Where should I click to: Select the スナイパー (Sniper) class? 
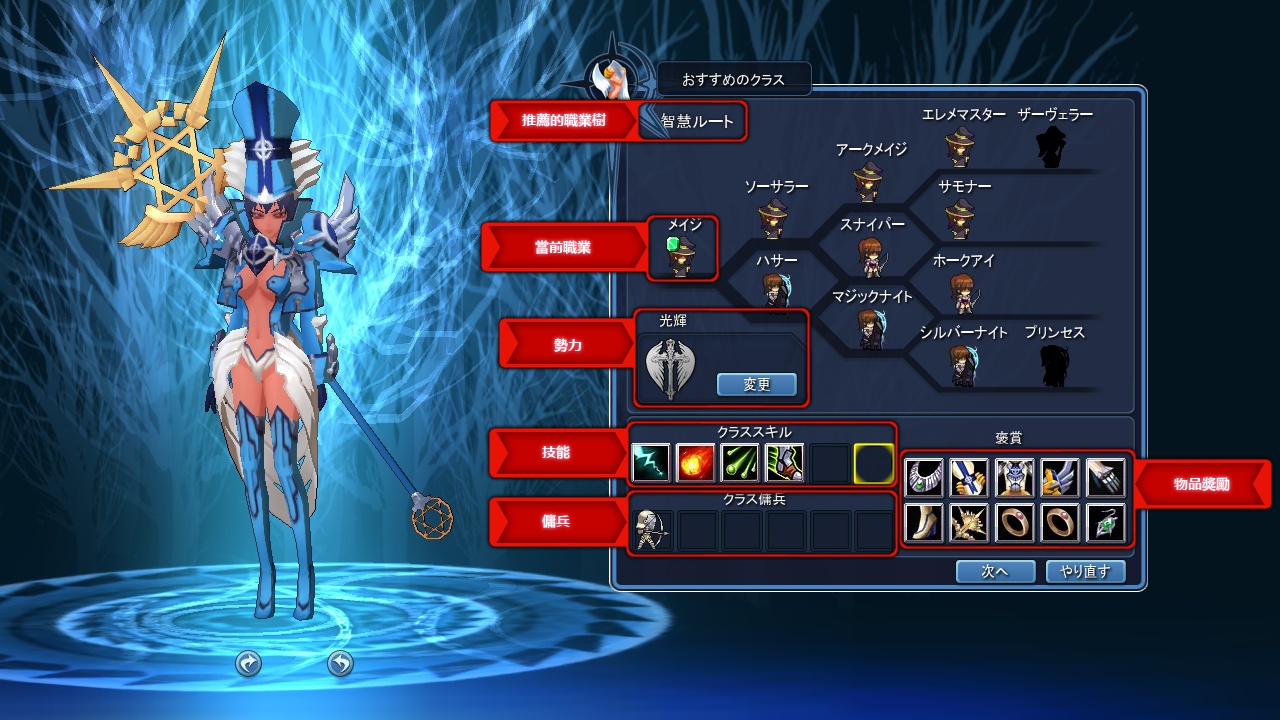pyautogui.click(x=870, y=256)
